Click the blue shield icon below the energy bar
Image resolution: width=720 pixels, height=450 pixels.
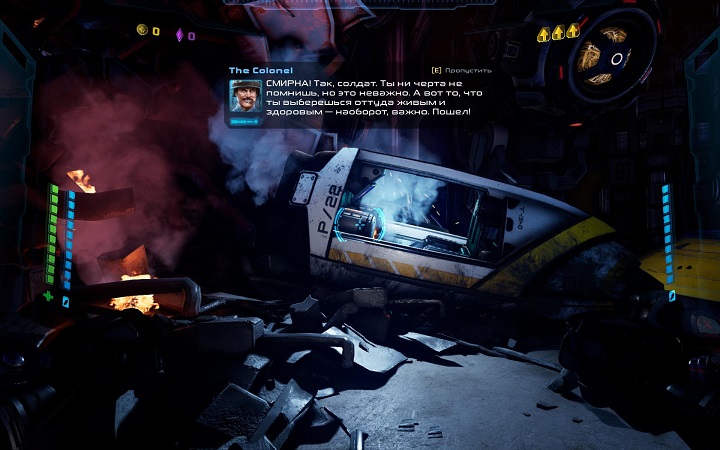click(x=67, y=300)
